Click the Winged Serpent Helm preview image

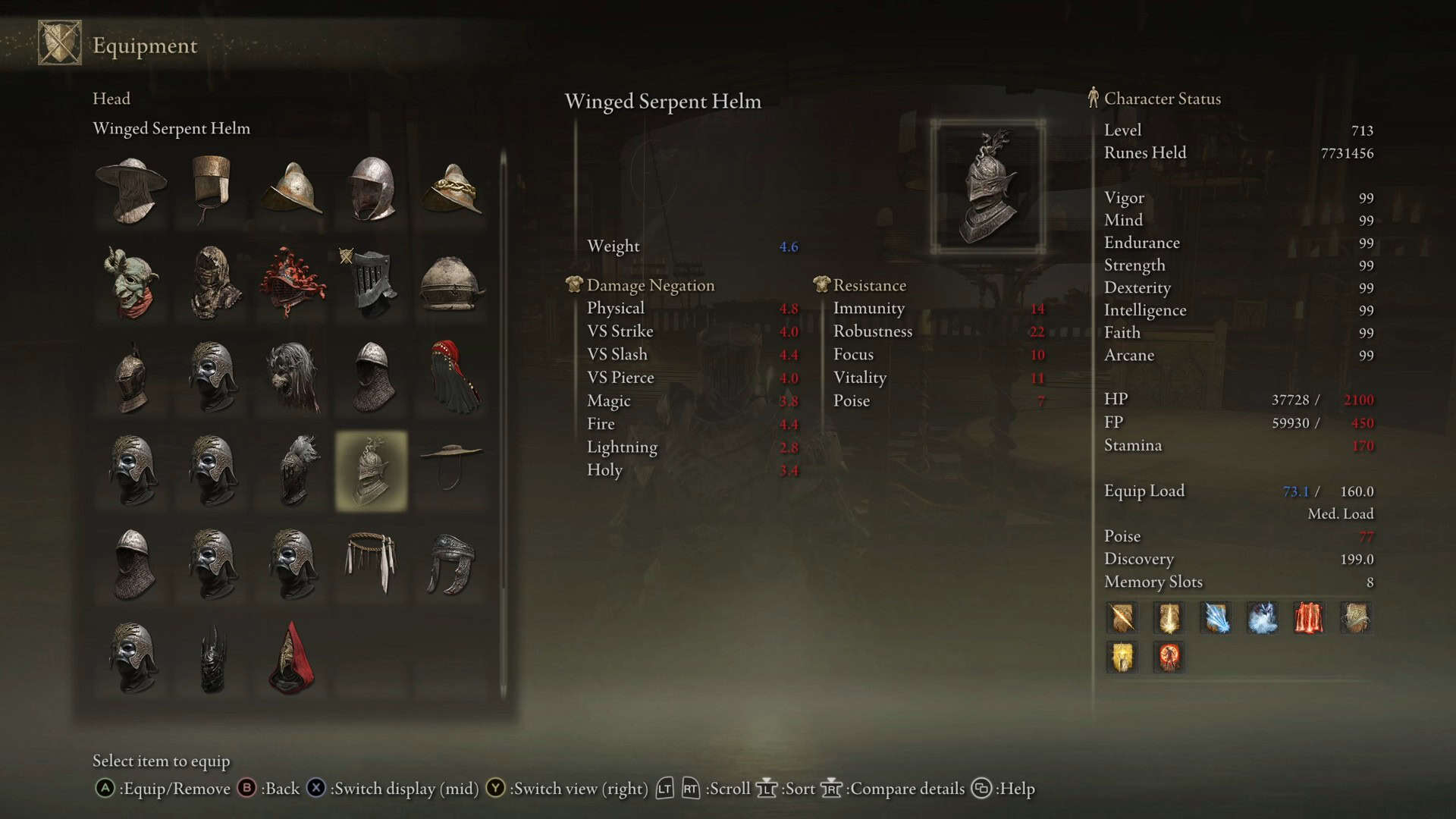point(987,187)
